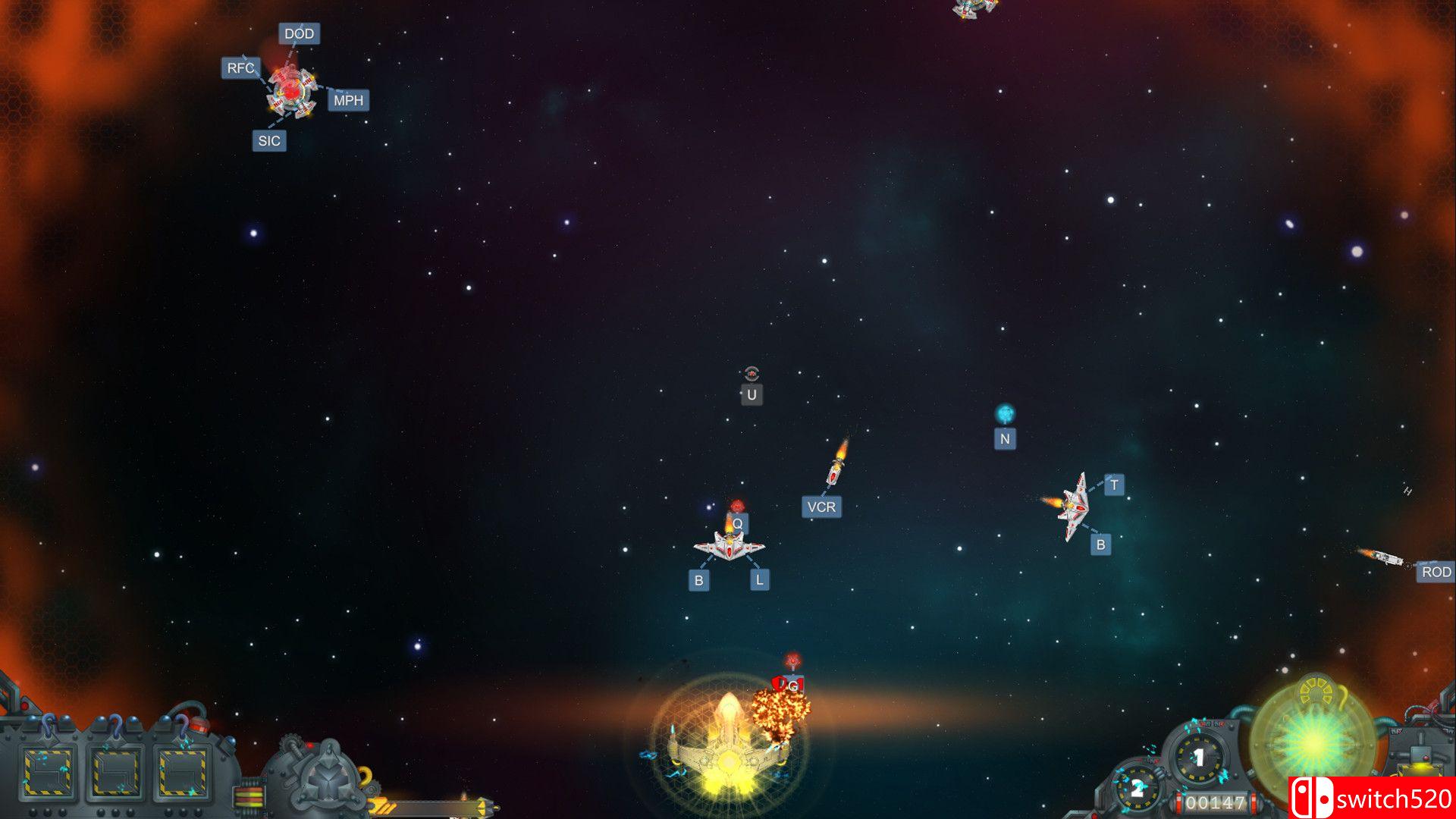
Task: Select the missile labeled VCR
Action: 823,507
